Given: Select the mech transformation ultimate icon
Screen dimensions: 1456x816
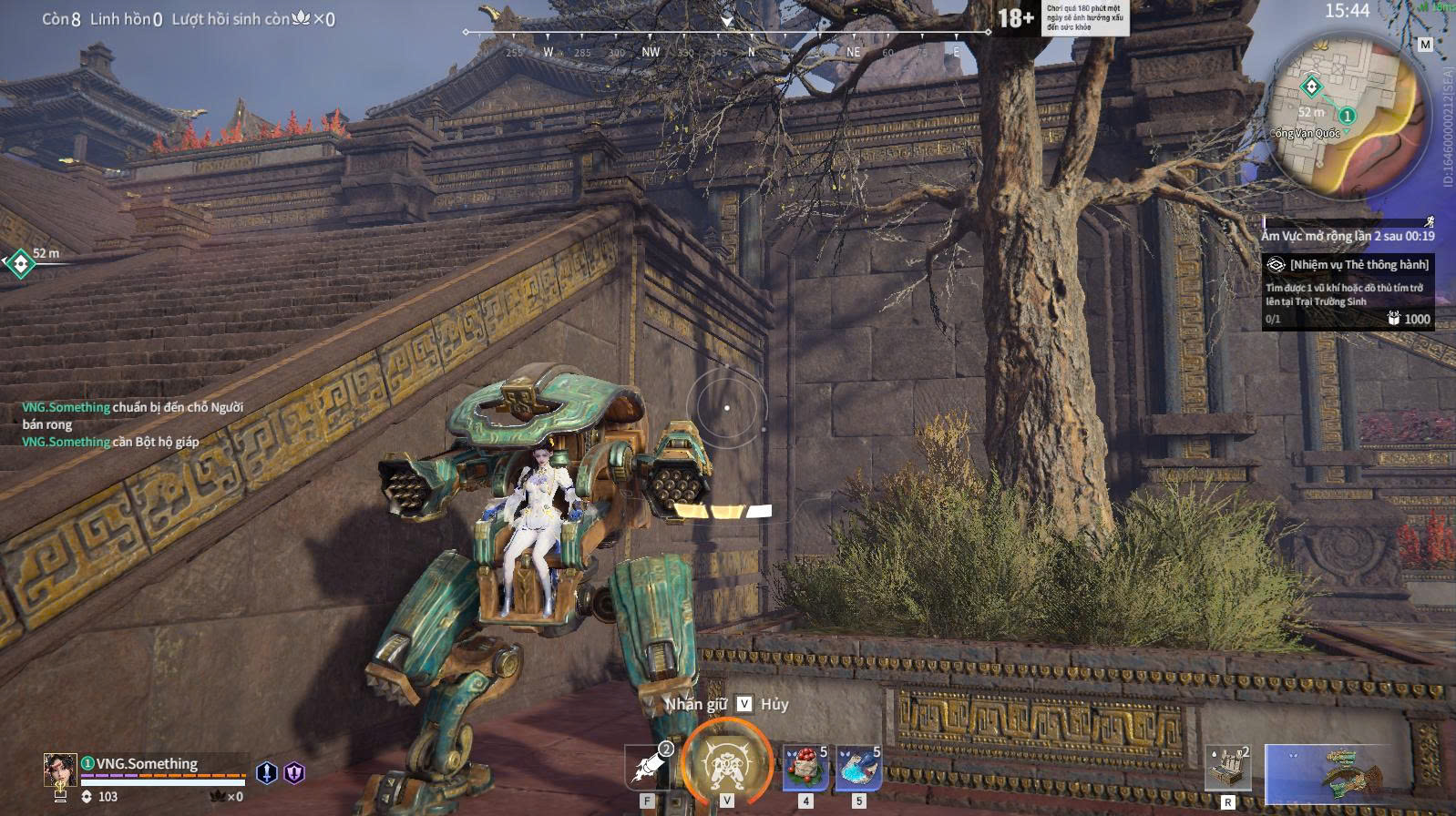Looking at the screenshot, I should [726, 763].
